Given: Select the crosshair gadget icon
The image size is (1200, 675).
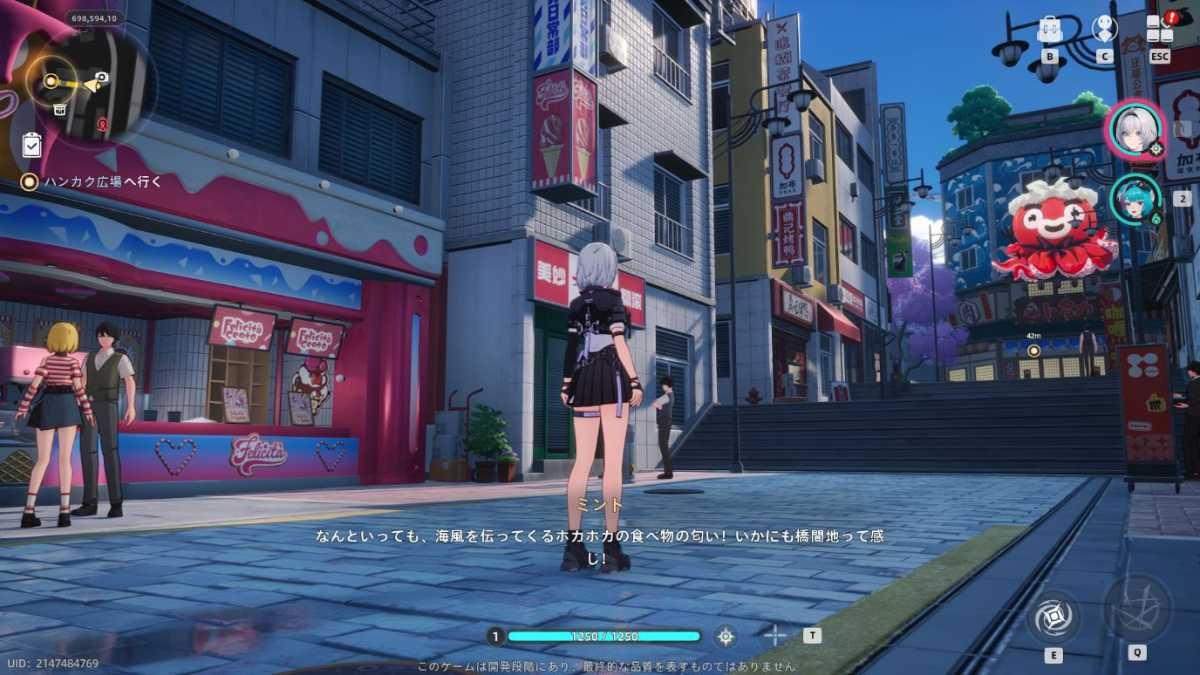Looking at the screenshot, I should 775,635.
